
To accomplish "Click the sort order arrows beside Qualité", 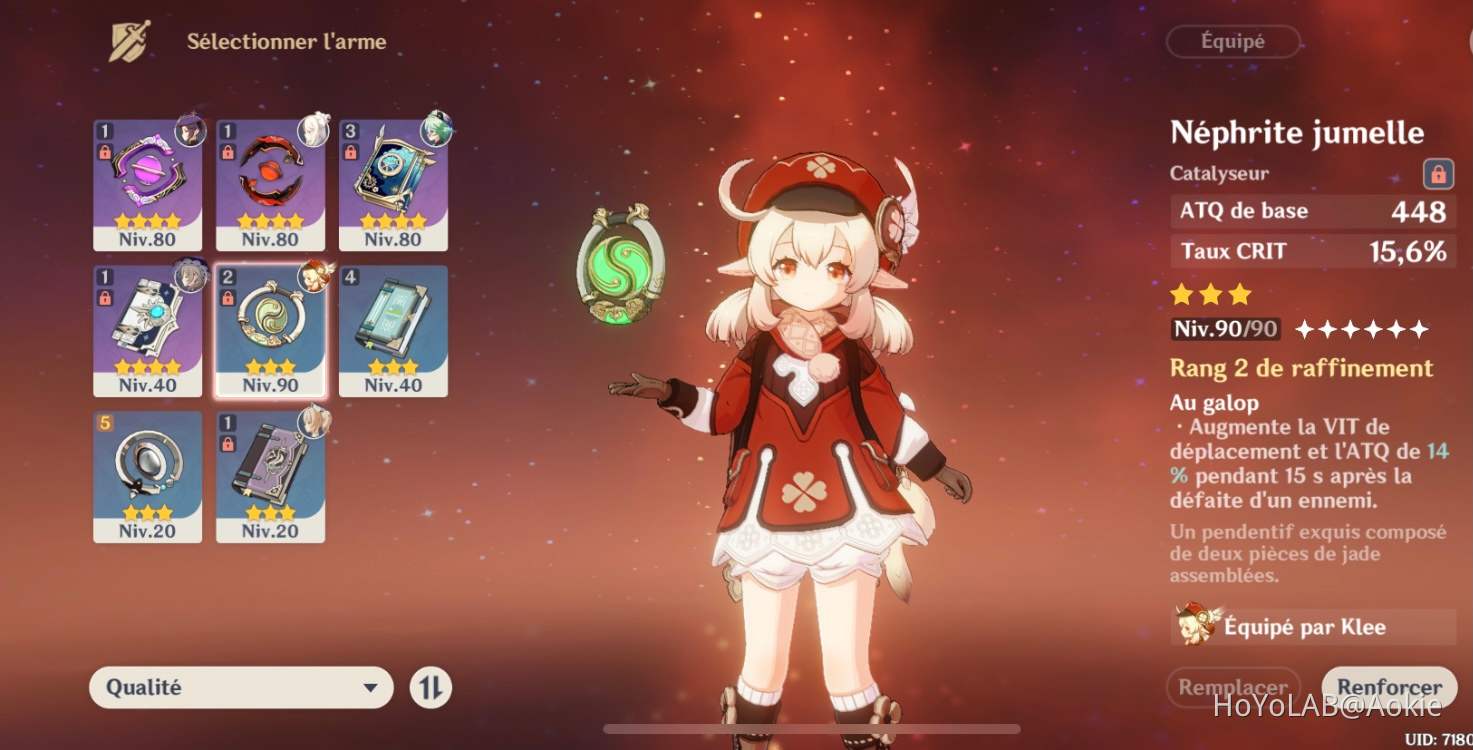I will 432,687.
